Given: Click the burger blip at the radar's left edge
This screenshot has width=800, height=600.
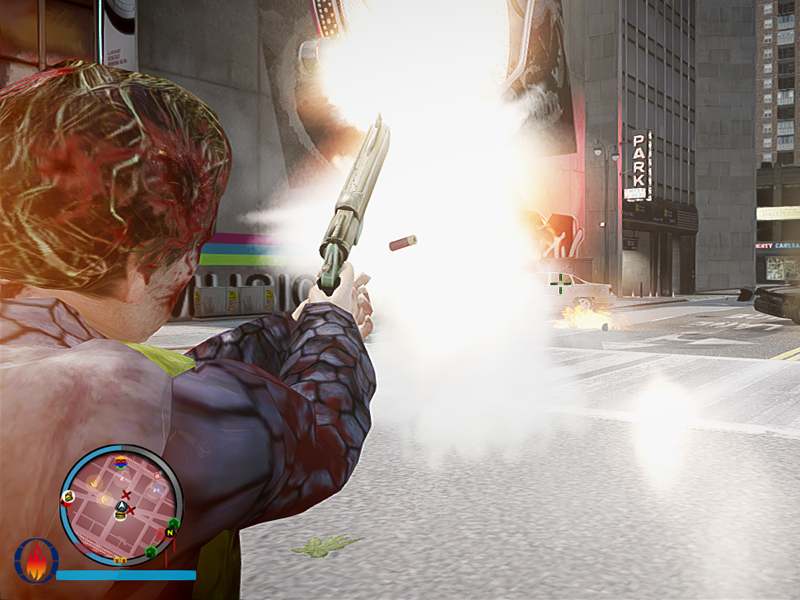Looking at the screenshot, I should tap(68, 496).
